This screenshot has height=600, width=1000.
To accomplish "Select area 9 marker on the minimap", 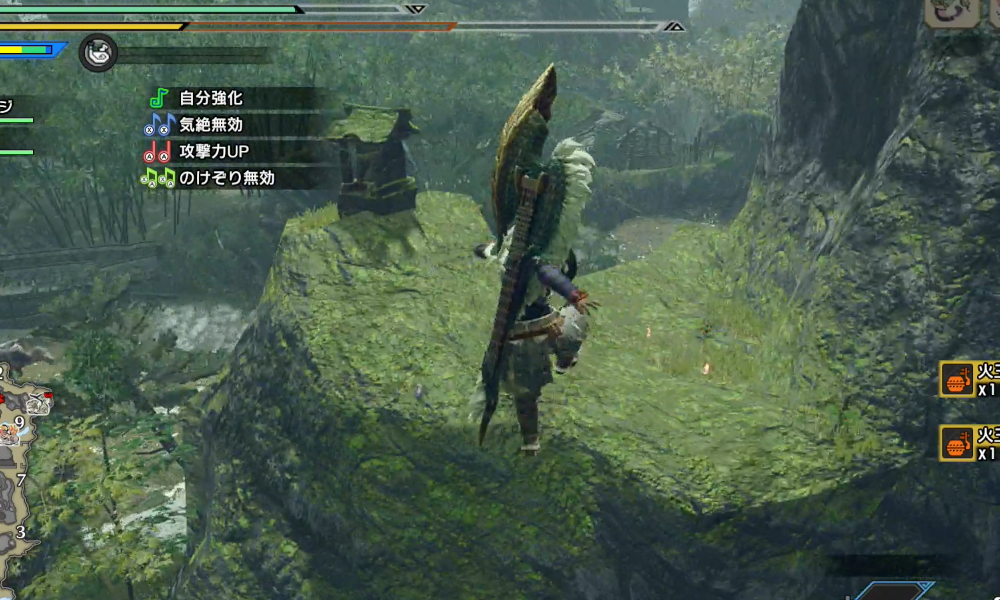I will click(x=19, y=422).
